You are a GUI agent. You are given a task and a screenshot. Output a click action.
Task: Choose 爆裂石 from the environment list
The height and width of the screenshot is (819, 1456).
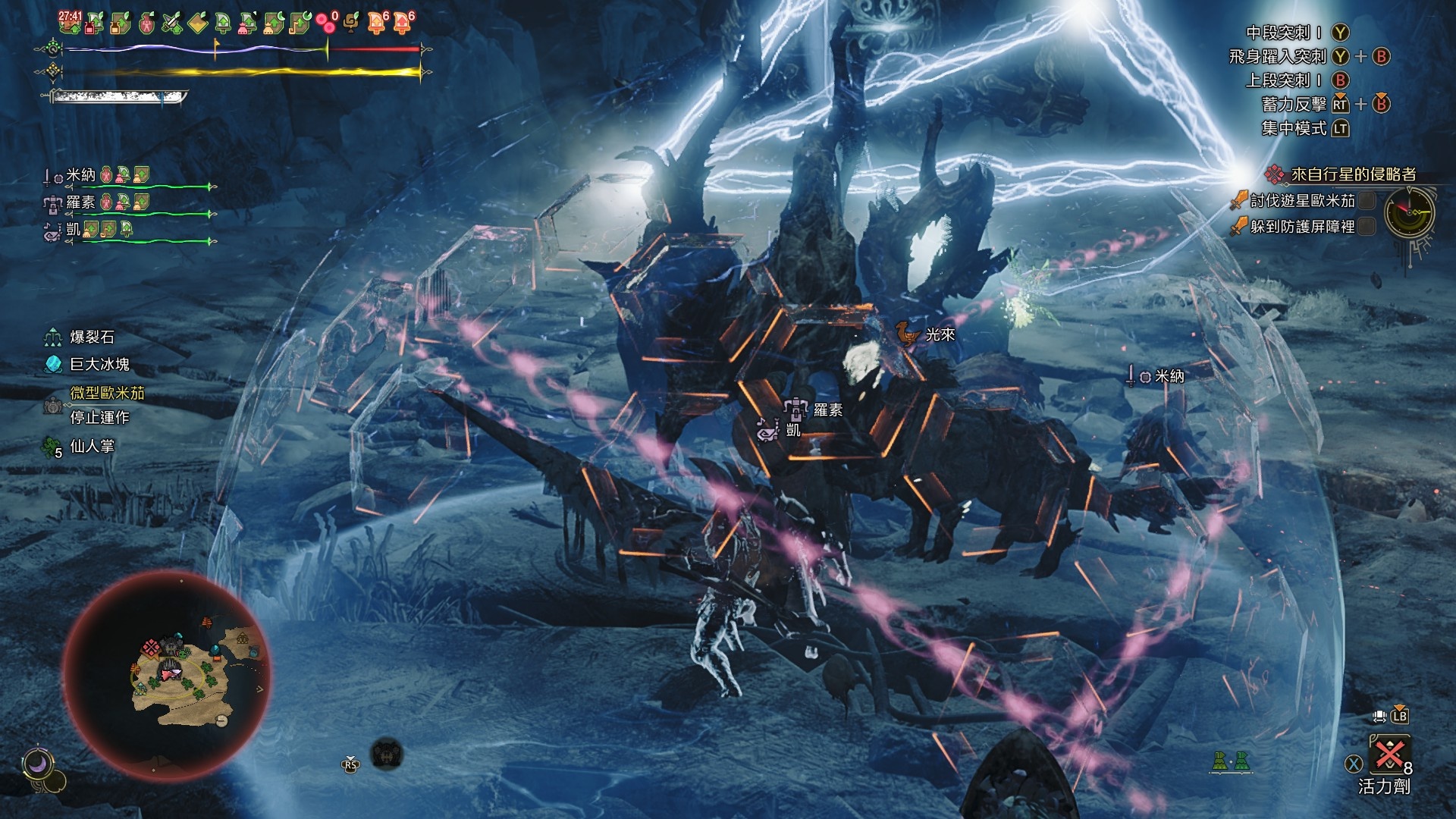92,337
